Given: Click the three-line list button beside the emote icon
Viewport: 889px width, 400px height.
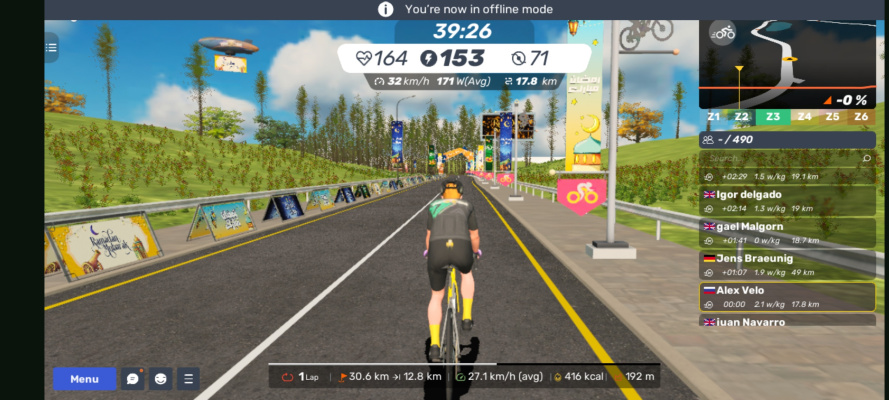Looking at the screenshot, I should point(188,379).
